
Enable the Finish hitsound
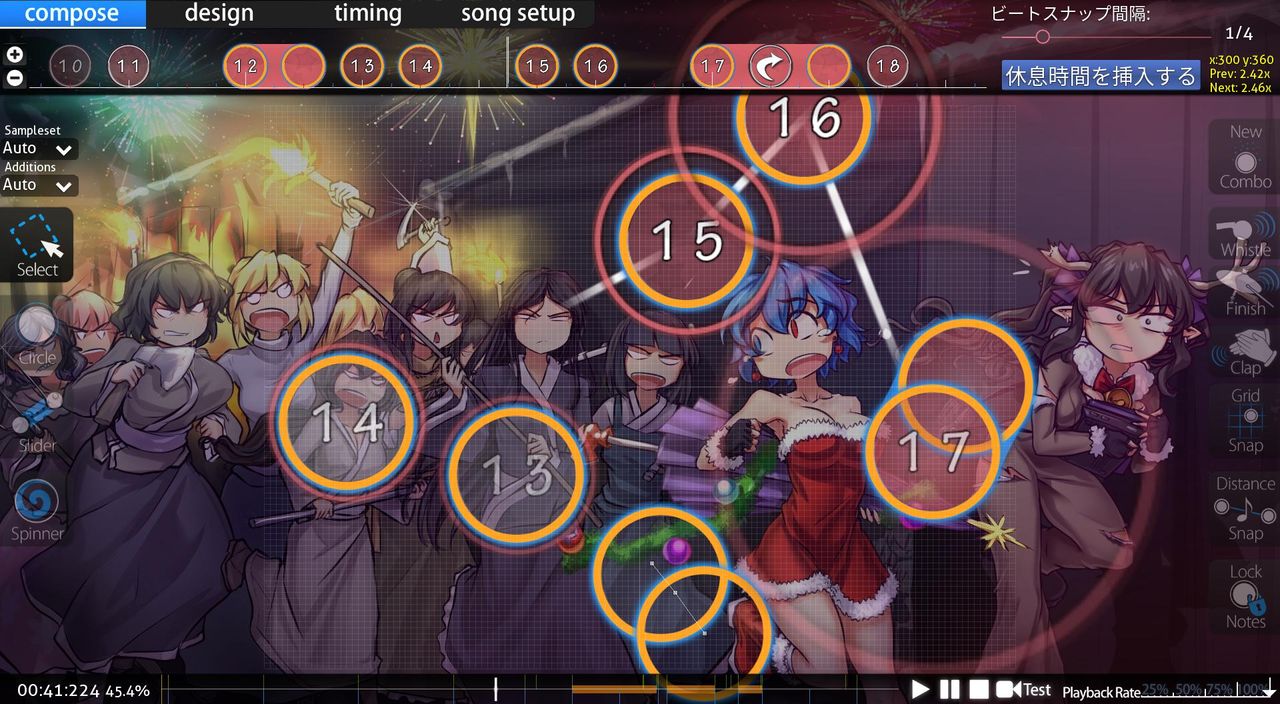click(1245, 293)
